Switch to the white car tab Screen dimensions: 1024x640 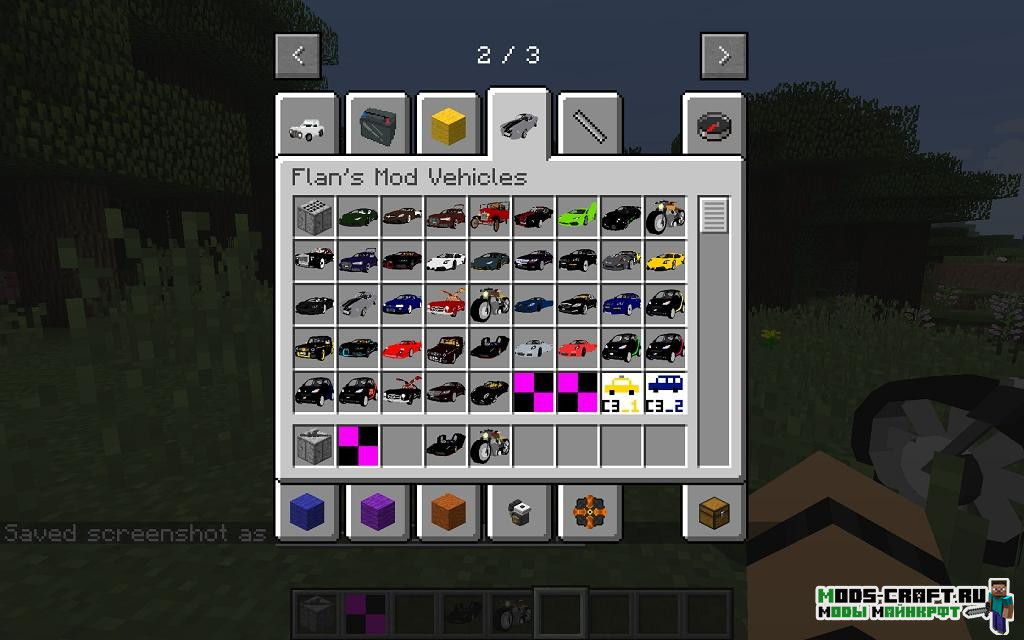[x=305, y=127]
